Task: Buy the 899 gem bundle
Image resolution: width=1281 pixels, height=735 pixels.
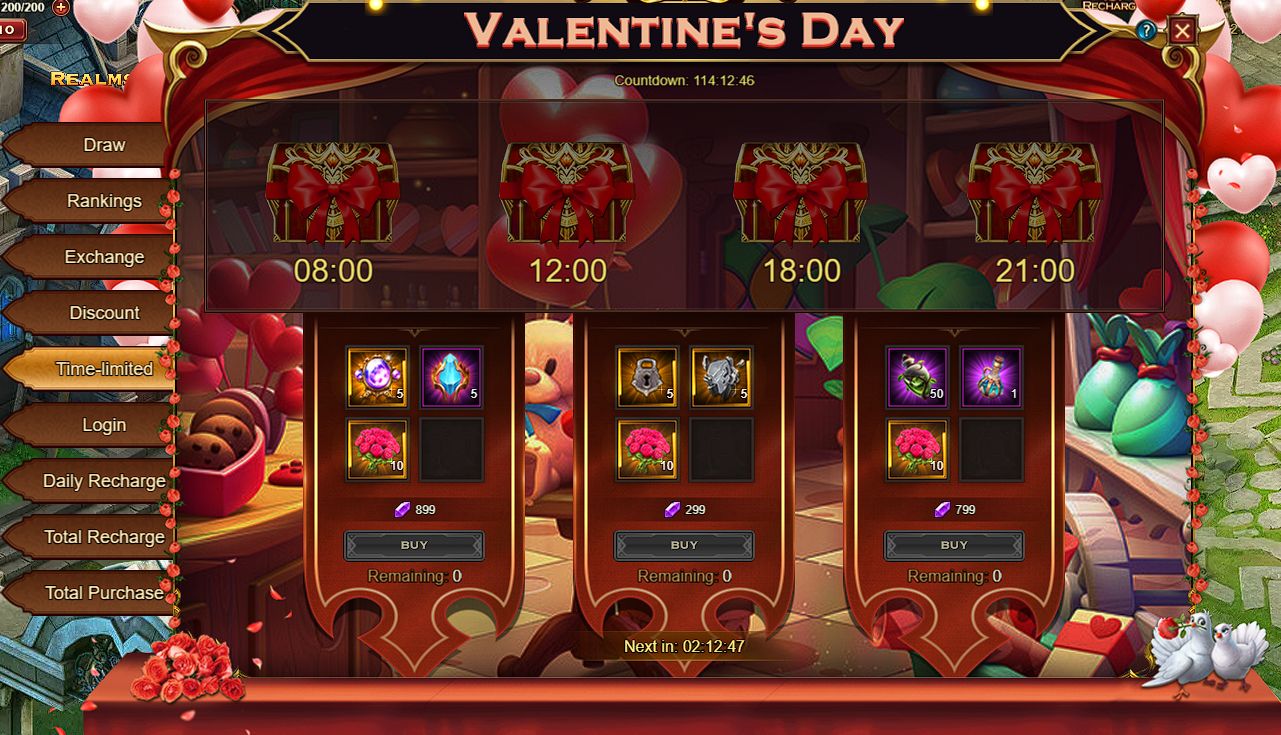Action: pos(414,545)
